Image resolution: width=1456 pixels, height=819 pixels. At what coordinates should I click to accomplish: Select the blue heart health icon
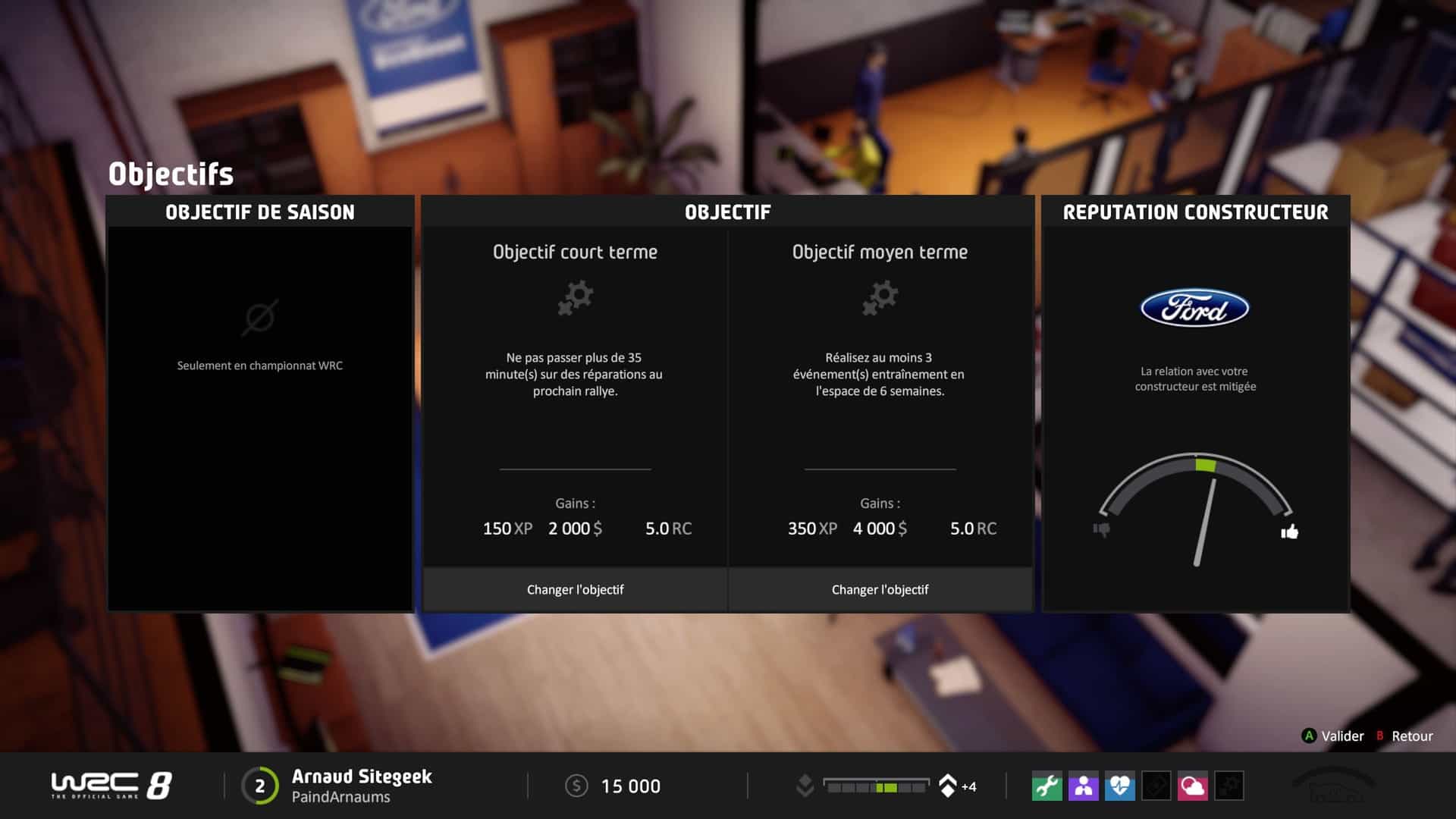(1119, 786)
